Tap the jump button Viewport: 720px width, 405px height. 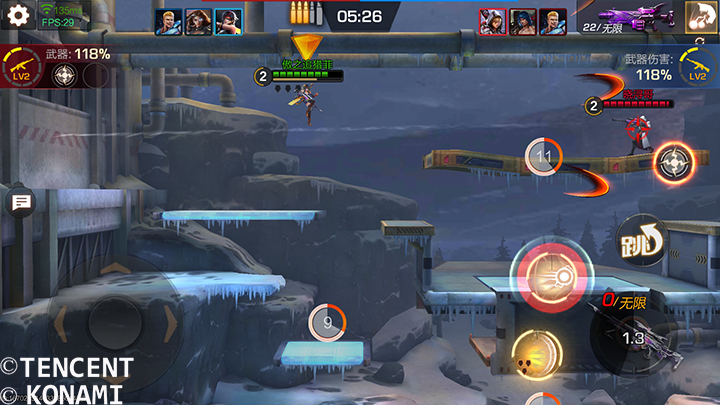click(x=641, y=239)
